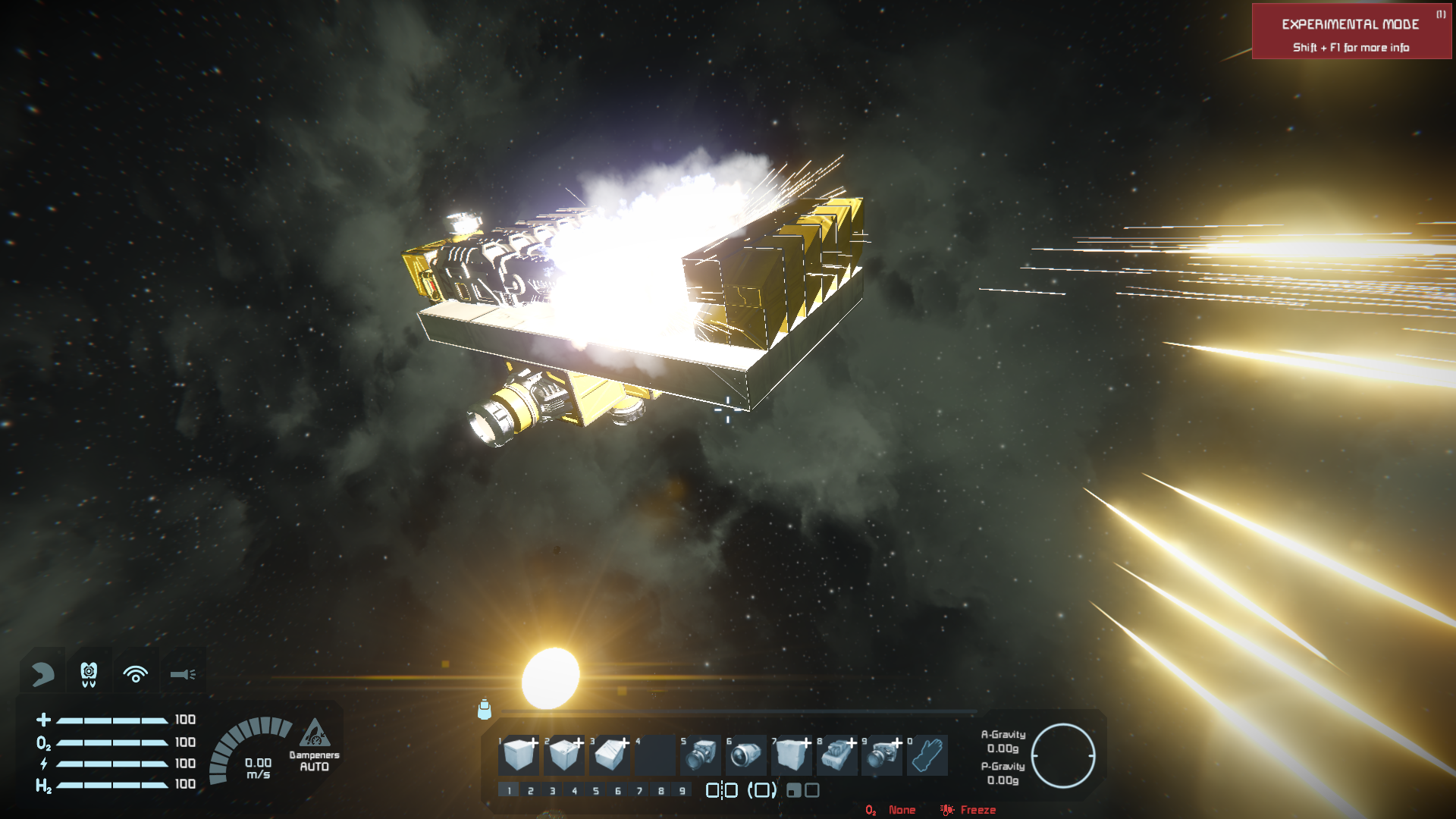Switch to toolbar page 2
The height and width of the screenshot is (819, 1456).
531,791
